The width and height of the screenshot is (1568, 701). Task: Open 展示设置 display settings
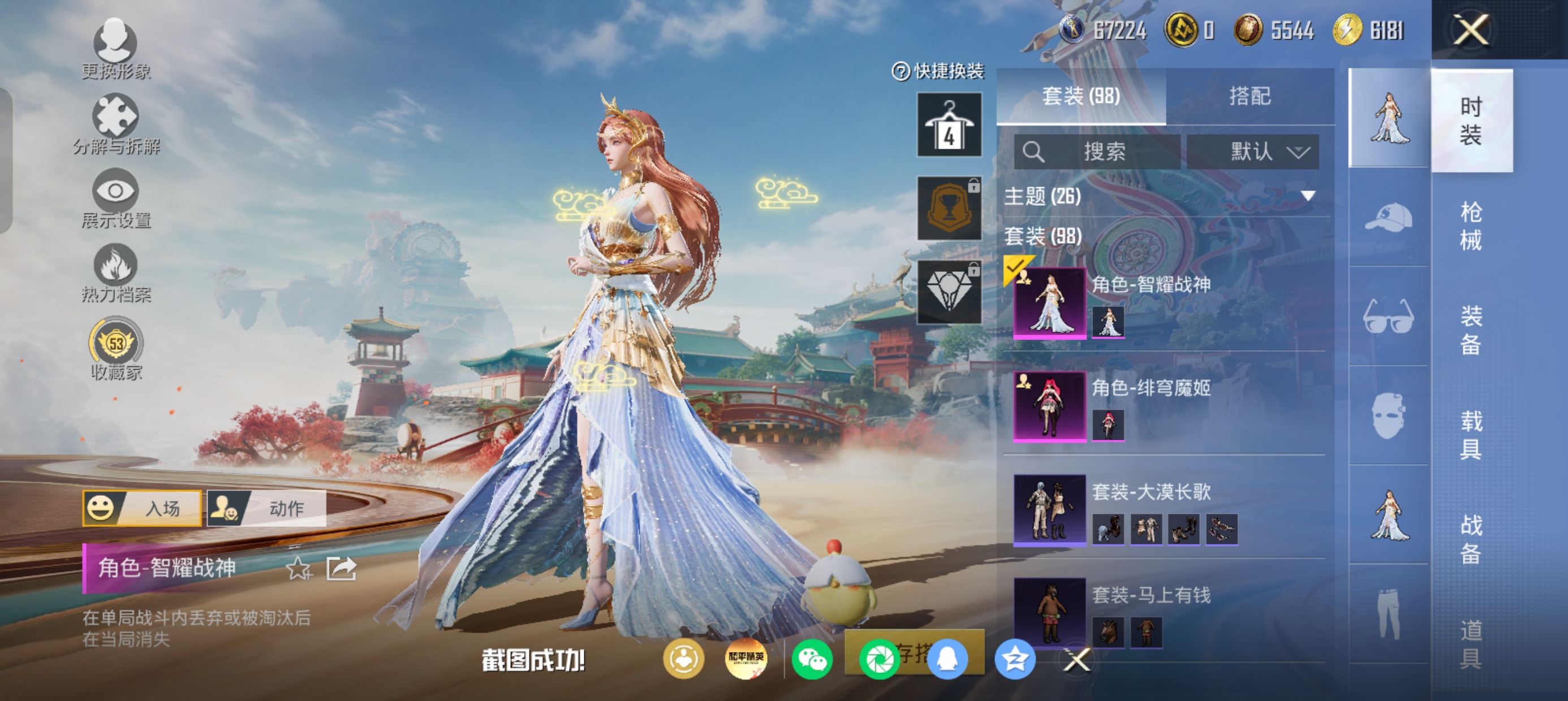coord(115,198)
